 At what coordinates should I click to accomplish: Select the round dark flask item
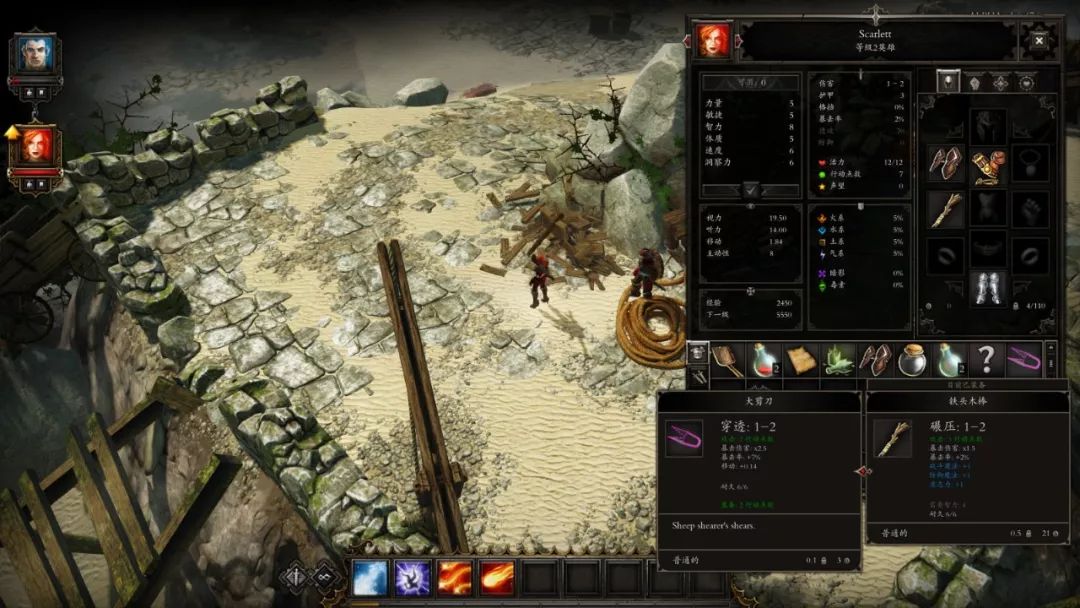[x=912, y=359]
